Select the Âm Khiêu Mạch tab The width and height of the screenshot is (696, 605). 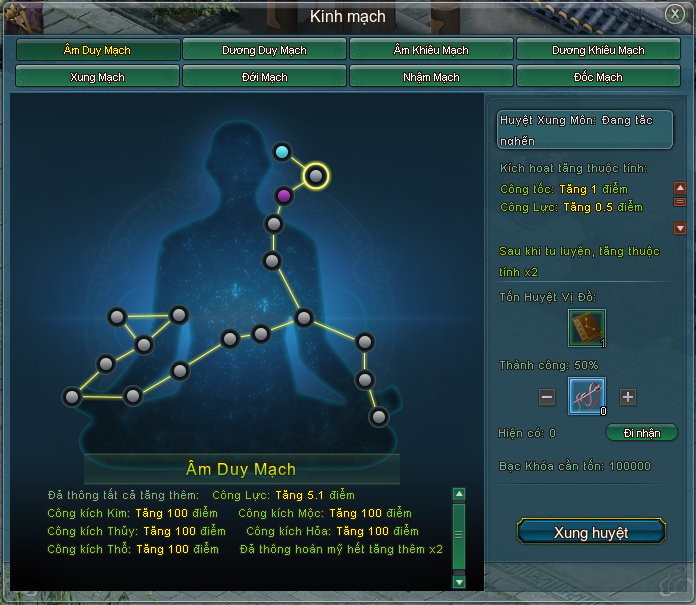tap(432, 50)
